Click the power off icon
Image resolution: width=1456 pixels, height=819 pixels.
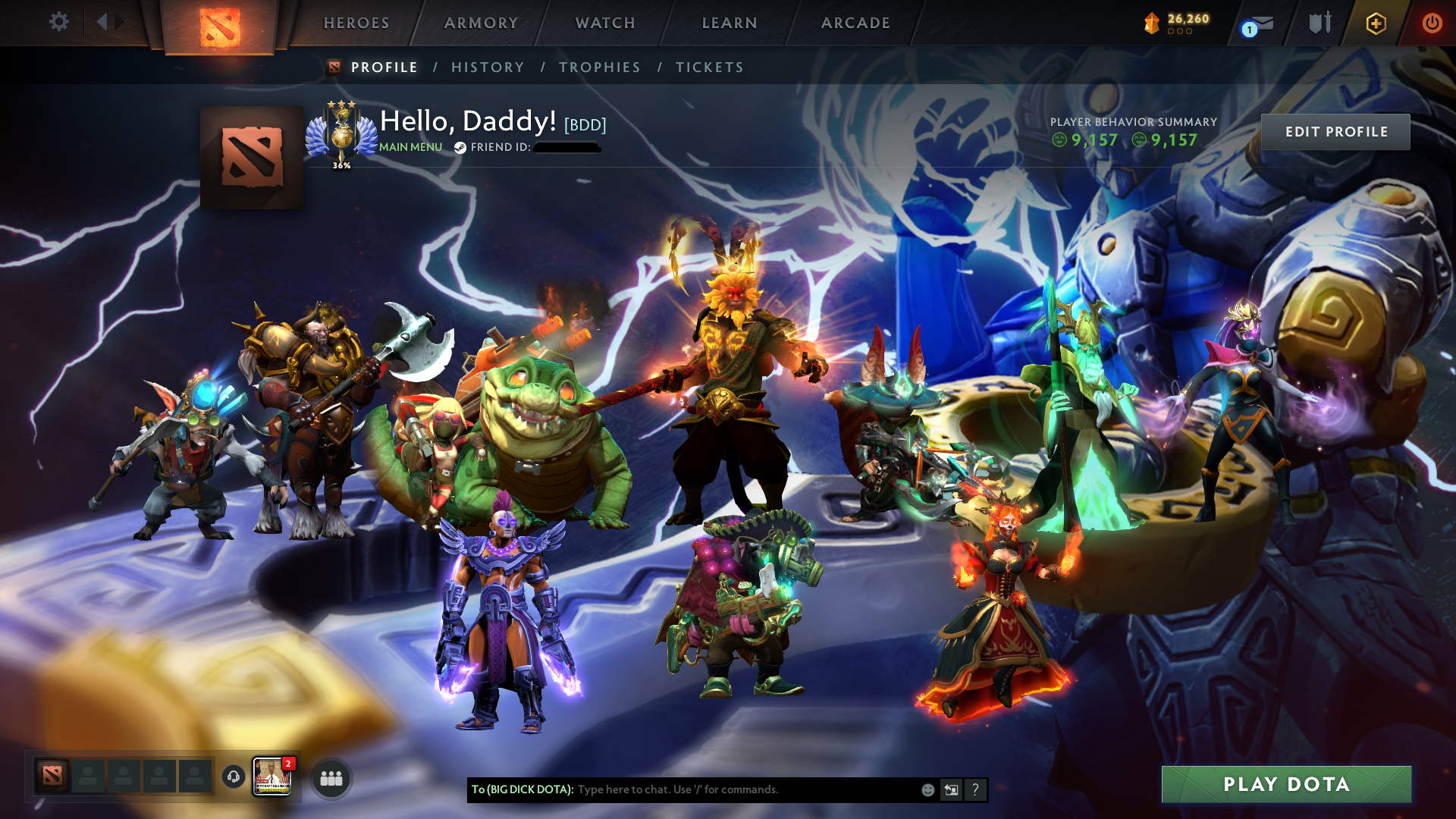coord(1433,23)
